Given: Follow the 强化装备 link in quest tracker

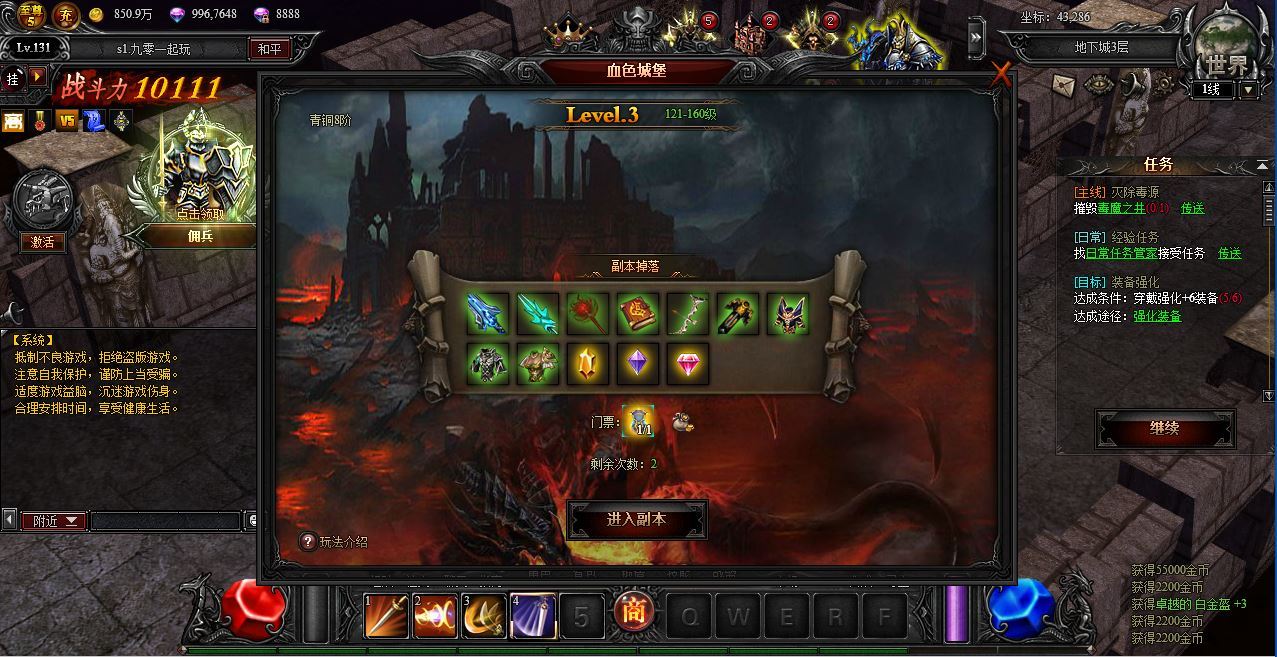Looking at the screenshot, I should point(1156,316).
